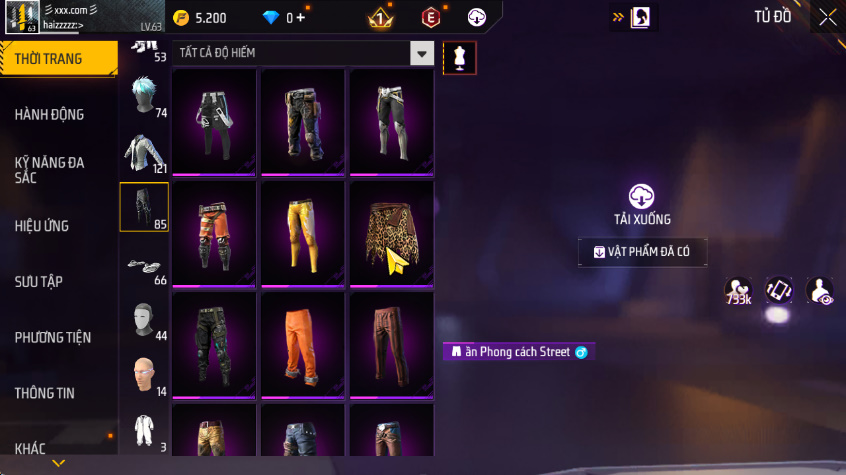Open the Sưu Tập section
846x475 pixels.
(39, 281)
